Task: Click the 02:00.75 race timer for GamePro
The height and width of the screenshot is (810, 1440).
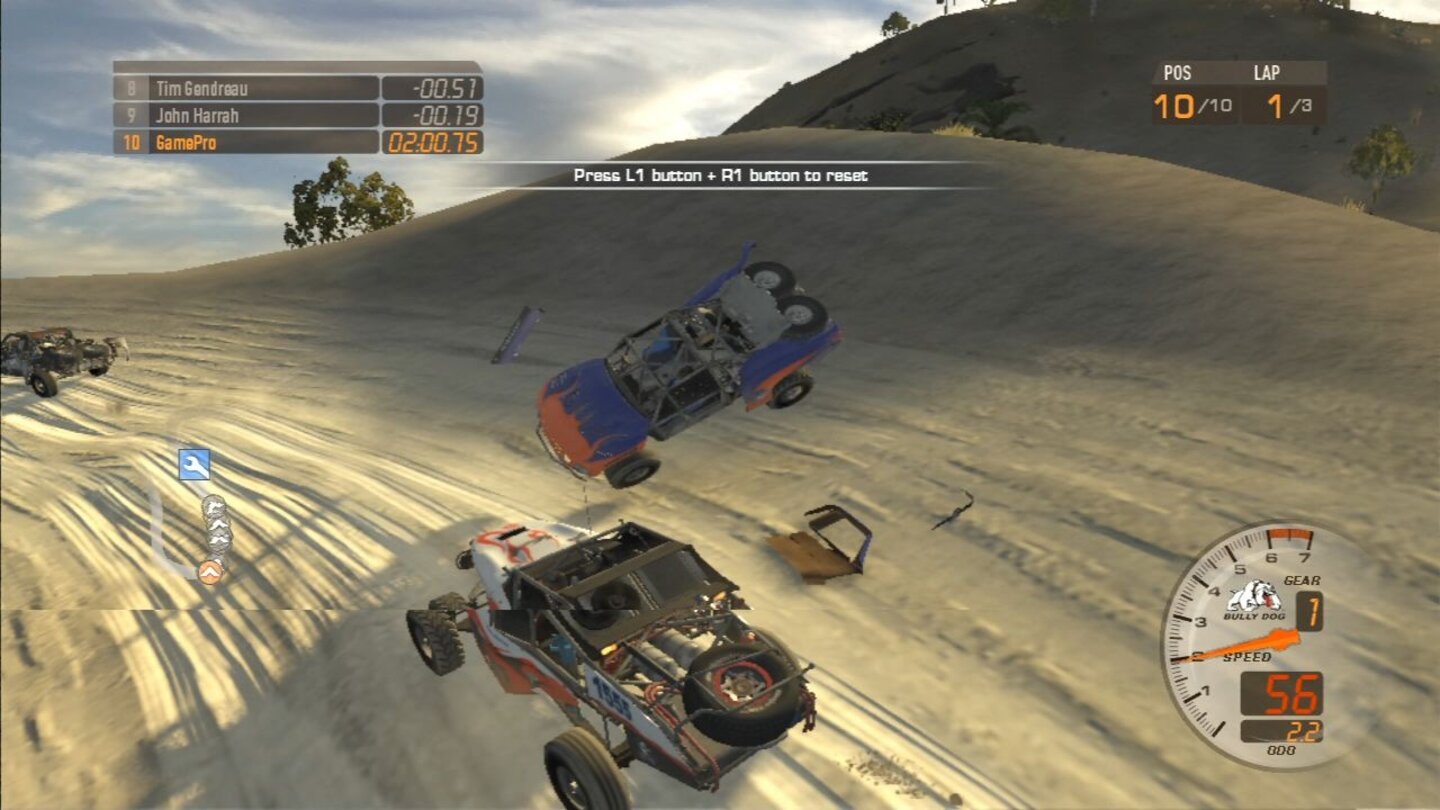Action: coord(430,141)
